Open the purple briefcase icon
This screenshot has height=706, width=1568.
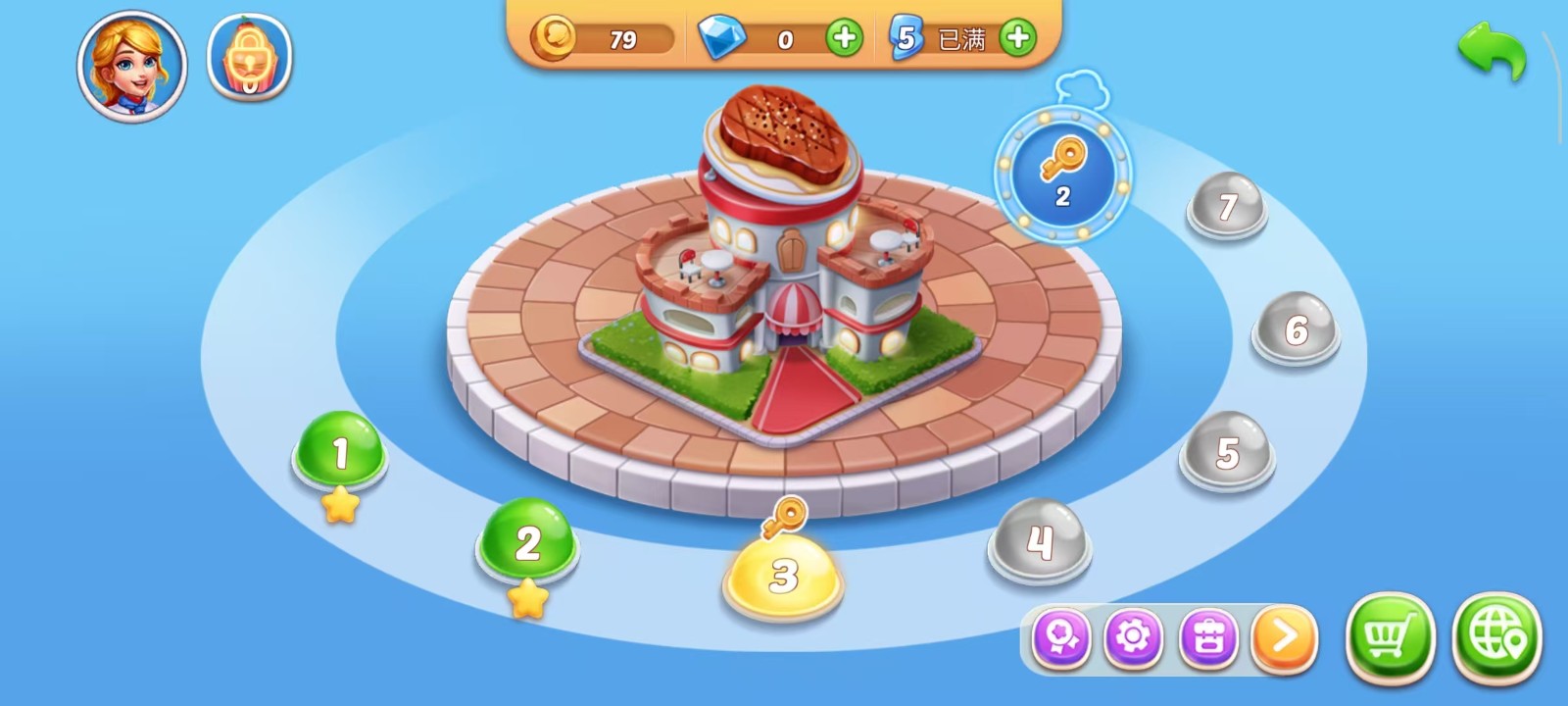[x=1208, y=638]
